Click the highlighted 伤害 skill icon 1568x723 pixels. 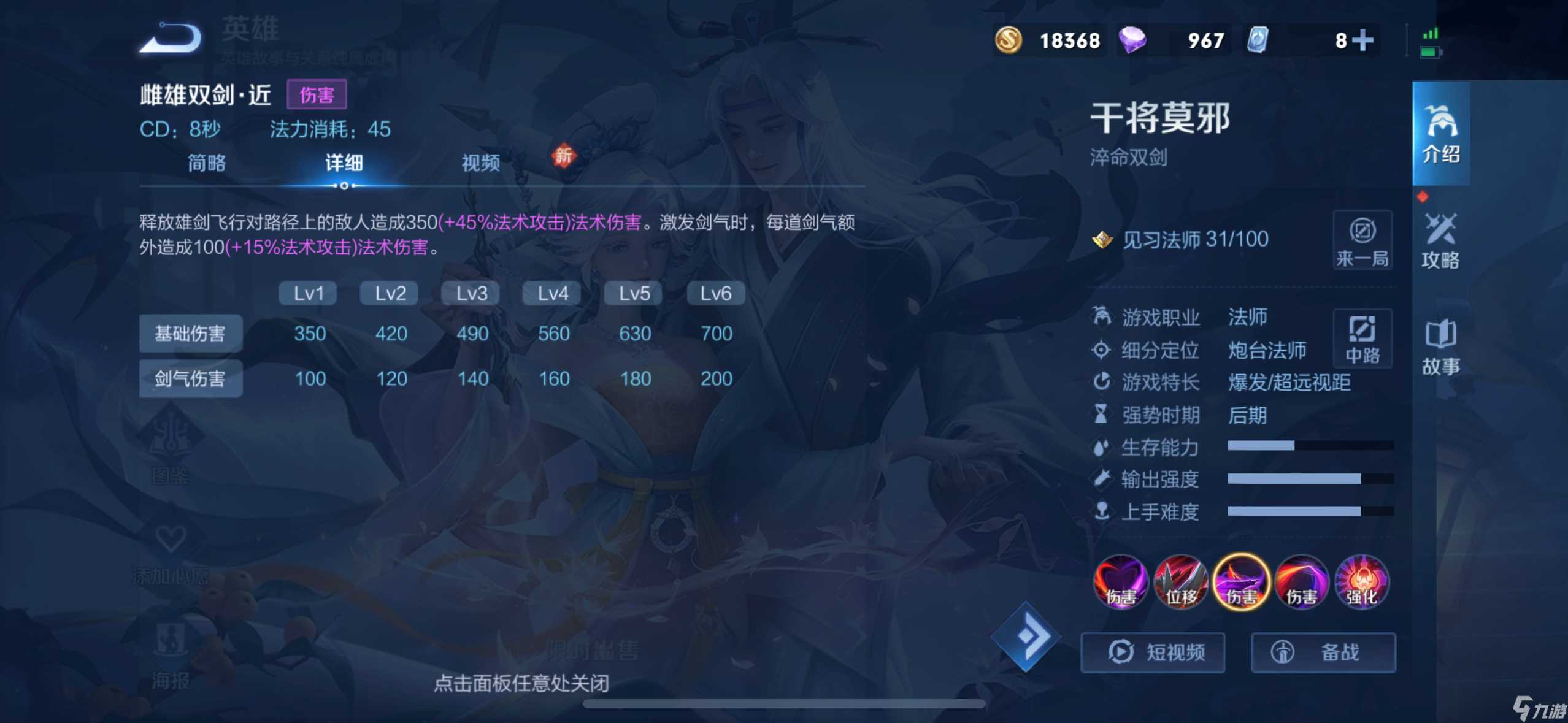coord(1242,583)
